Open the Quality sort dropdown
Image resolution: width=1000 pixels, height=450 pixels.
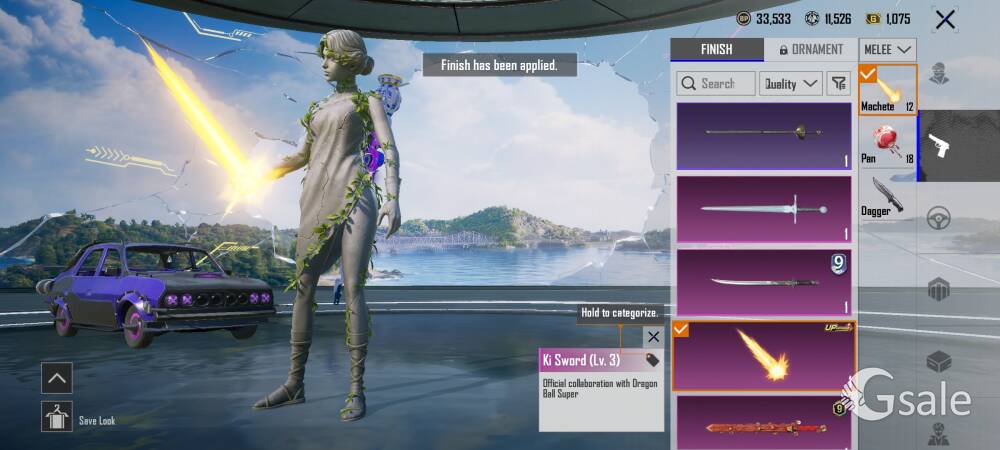(x=790, y=84)
